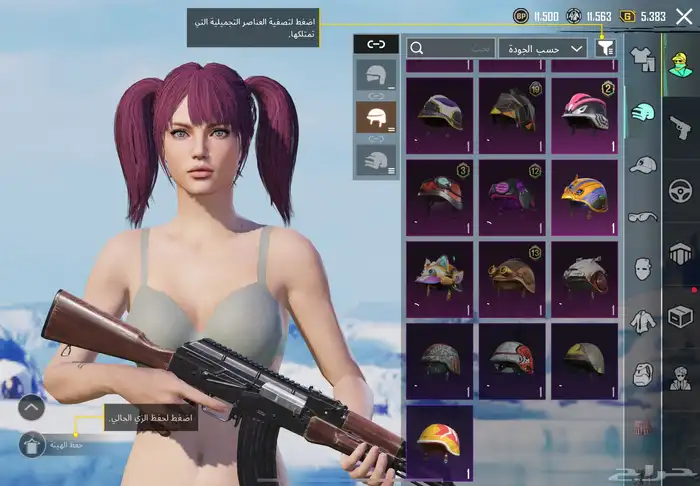This screenshot has height=486, width=700.
Task: Open the pistol weapons category
Action: pyautogui.click(x=682, y=127)
